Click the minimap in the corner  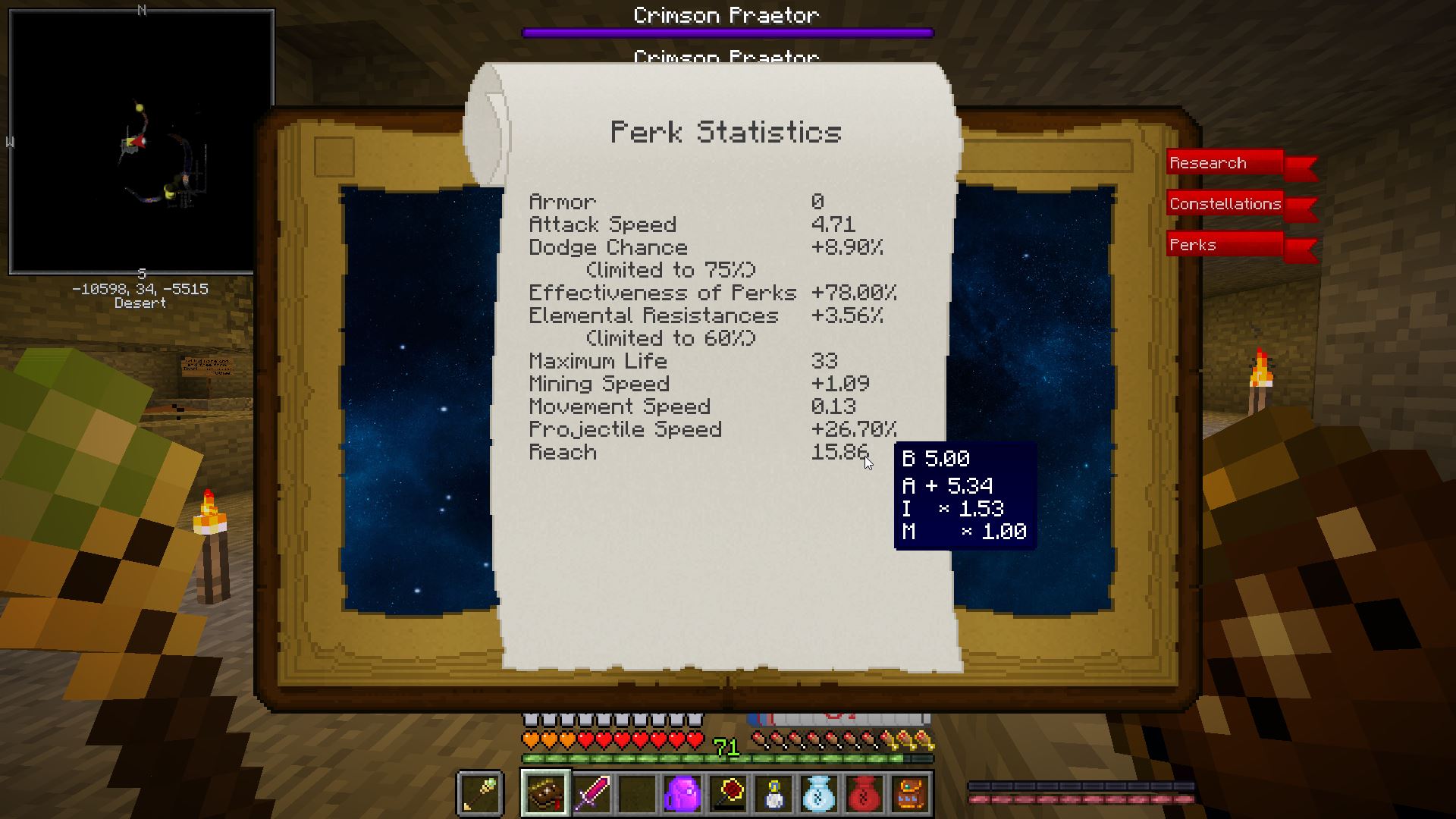click(x=142, y=142)
